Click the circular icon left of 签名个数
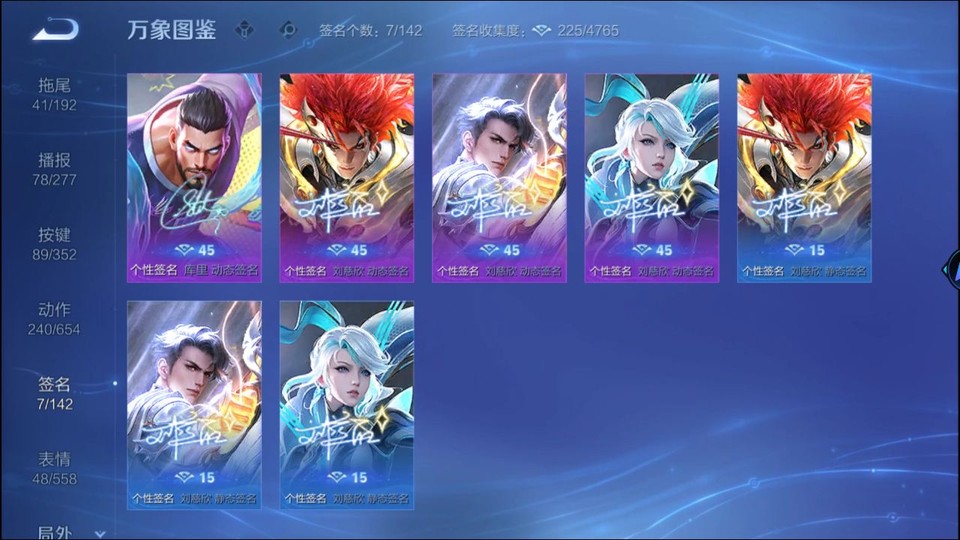The image size is (960, 540). (289, 30)
